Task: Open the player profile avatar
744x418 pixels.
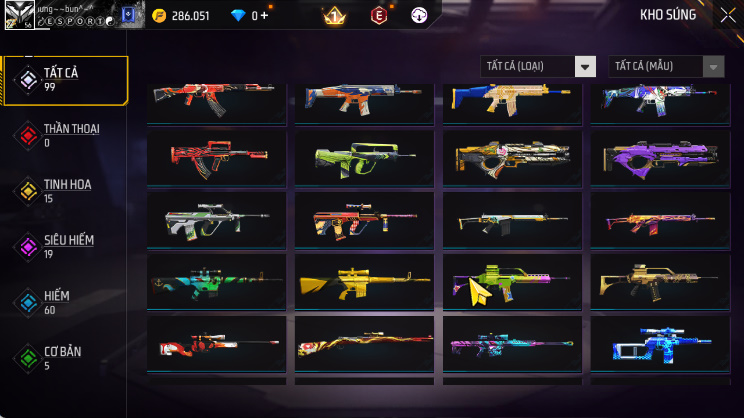Action: click(18, 18)
